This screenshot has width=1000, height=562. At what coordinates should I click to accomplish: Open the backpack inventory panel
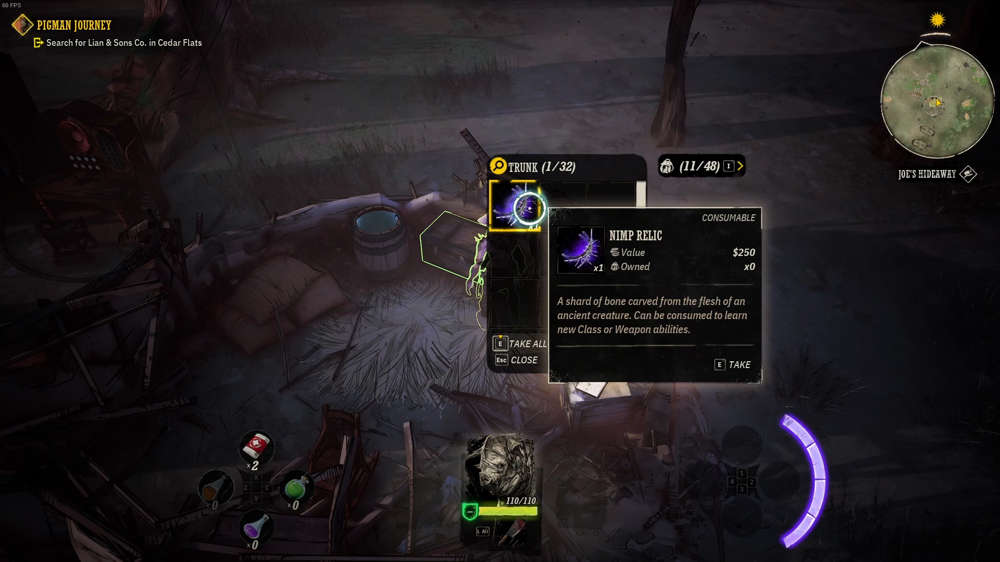[701, 166]
